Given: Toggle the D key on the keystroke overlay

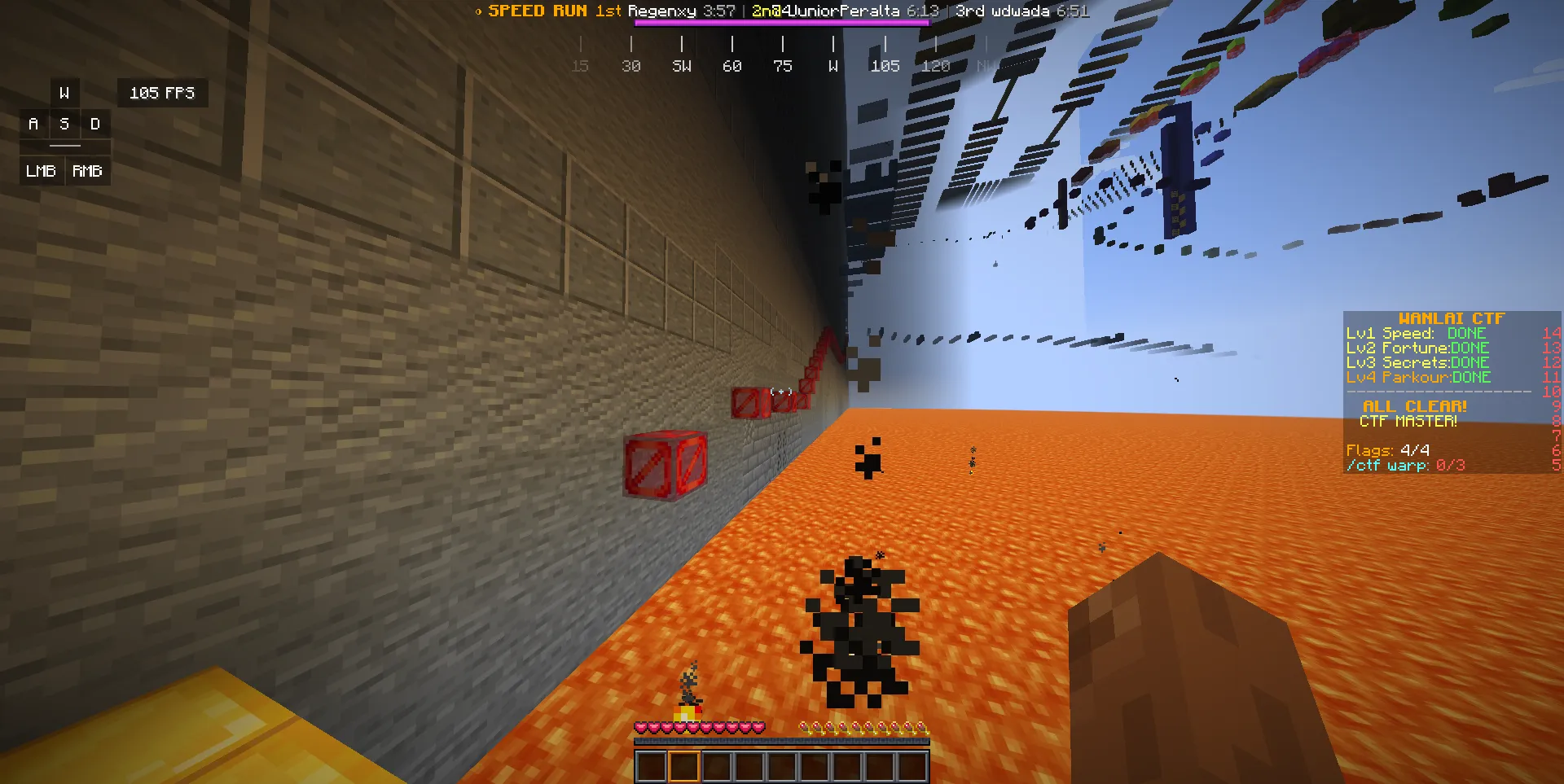Looking at the screenshot, I should tap(95, 124).
